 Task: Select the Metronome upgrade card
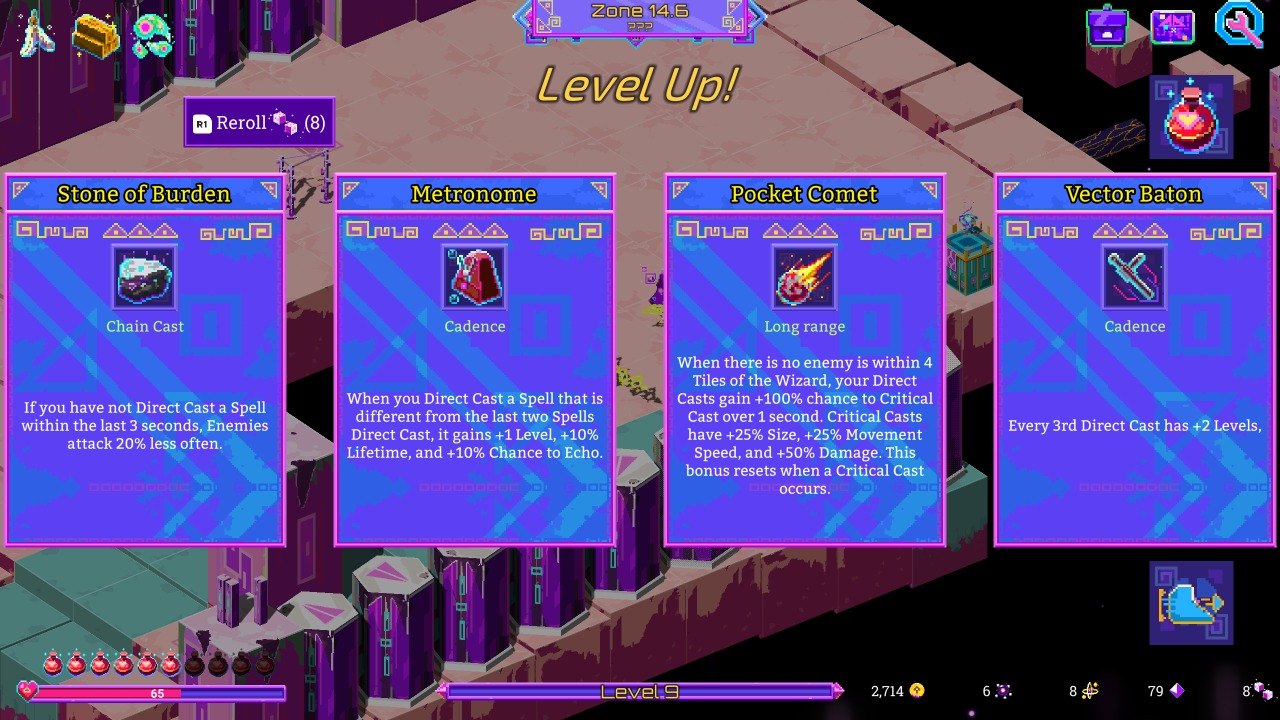point(475,360)
